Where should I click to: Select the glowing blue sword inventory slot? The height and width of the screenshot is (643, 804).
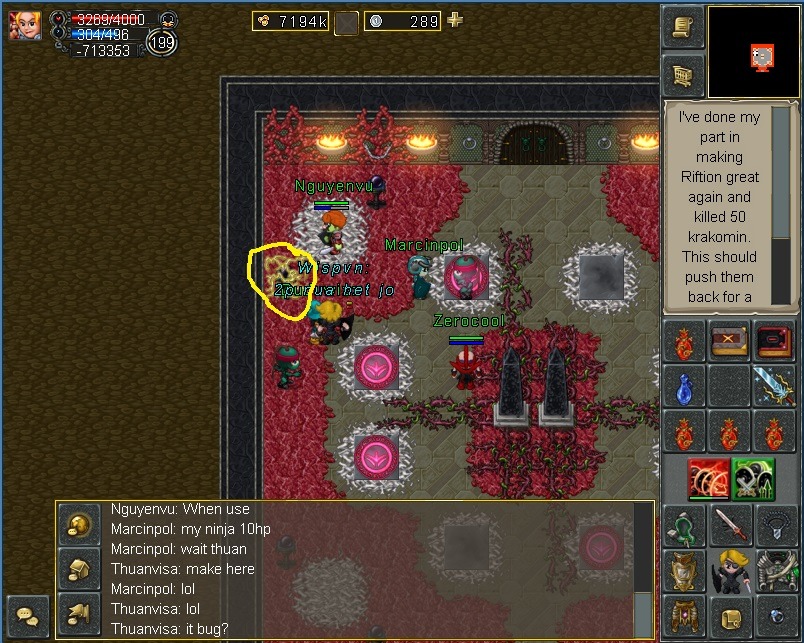point(775,388)
